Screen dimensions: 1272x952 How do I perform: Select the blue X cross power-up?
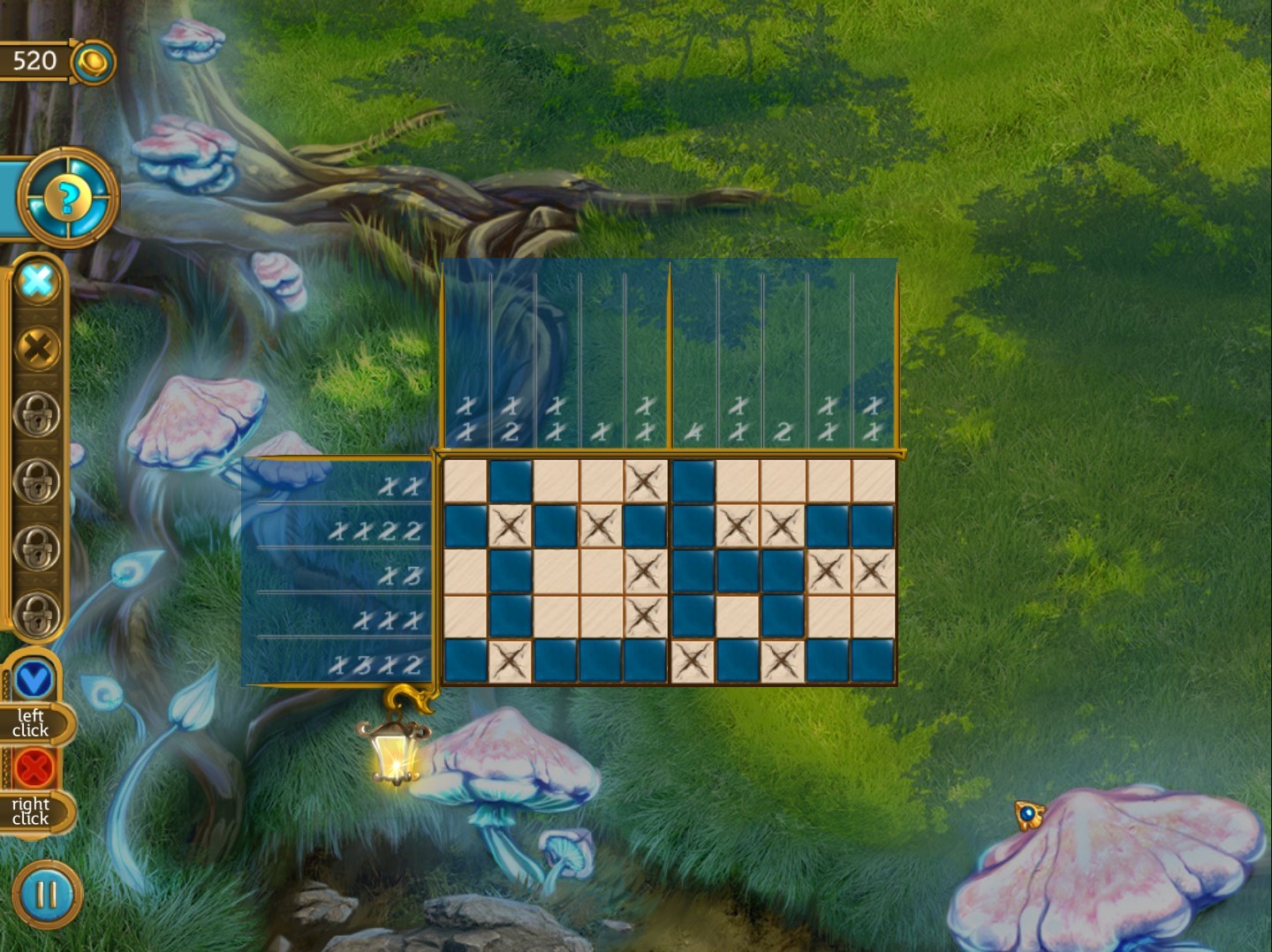coord(36,283)
